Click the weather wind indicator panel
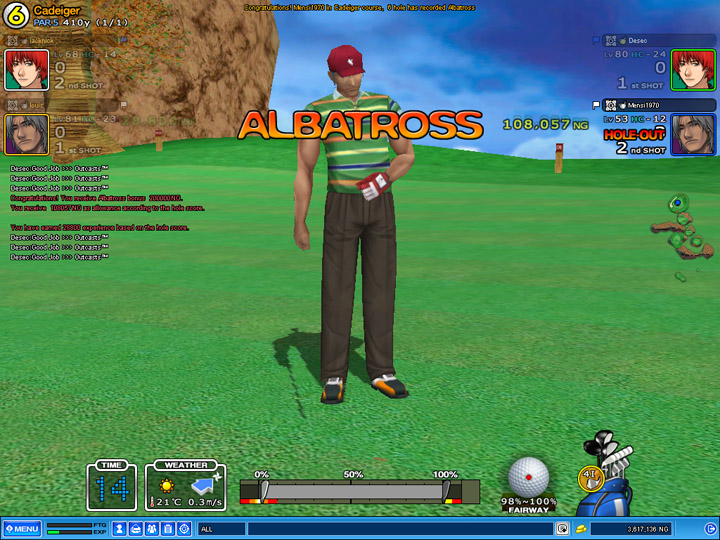This screenshot has height=540, width=720. (x=186, y=486)
